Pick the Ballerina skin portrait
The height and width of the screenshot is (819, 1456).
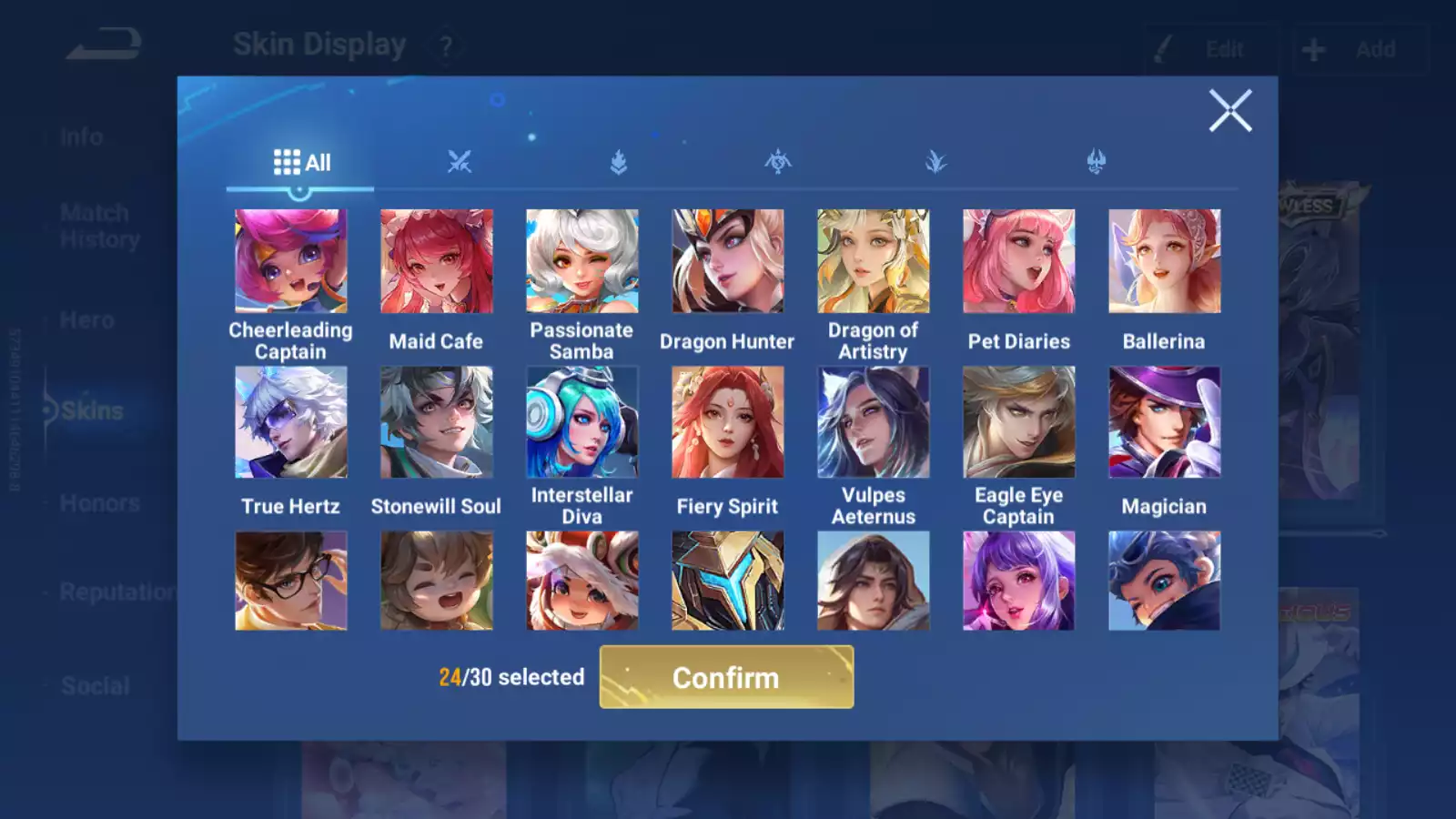point(1164,261)
